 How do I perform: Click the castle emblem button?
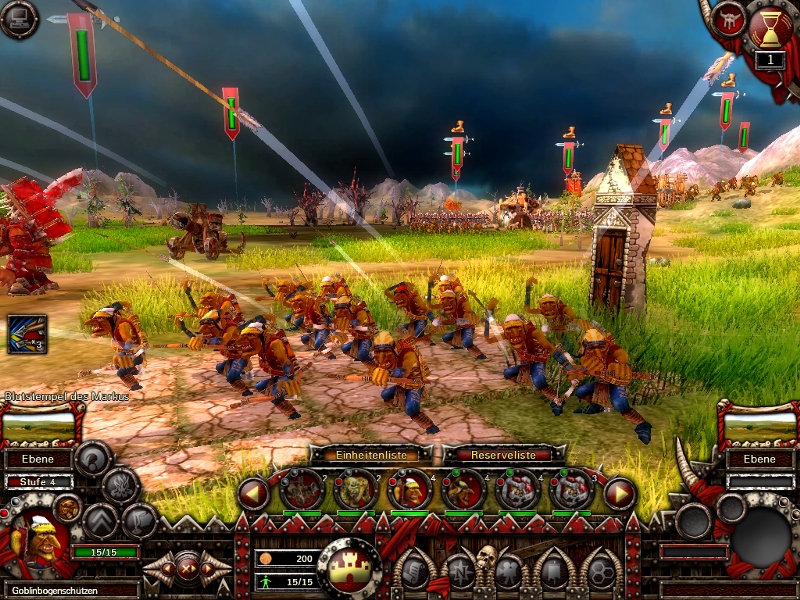(x=349, y=566)
